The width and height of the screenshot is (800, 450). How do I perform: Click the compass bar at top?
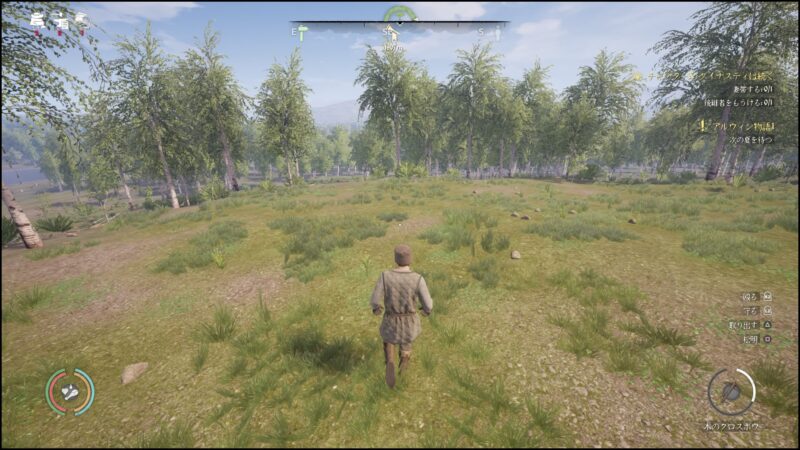[x=399, y=23]
